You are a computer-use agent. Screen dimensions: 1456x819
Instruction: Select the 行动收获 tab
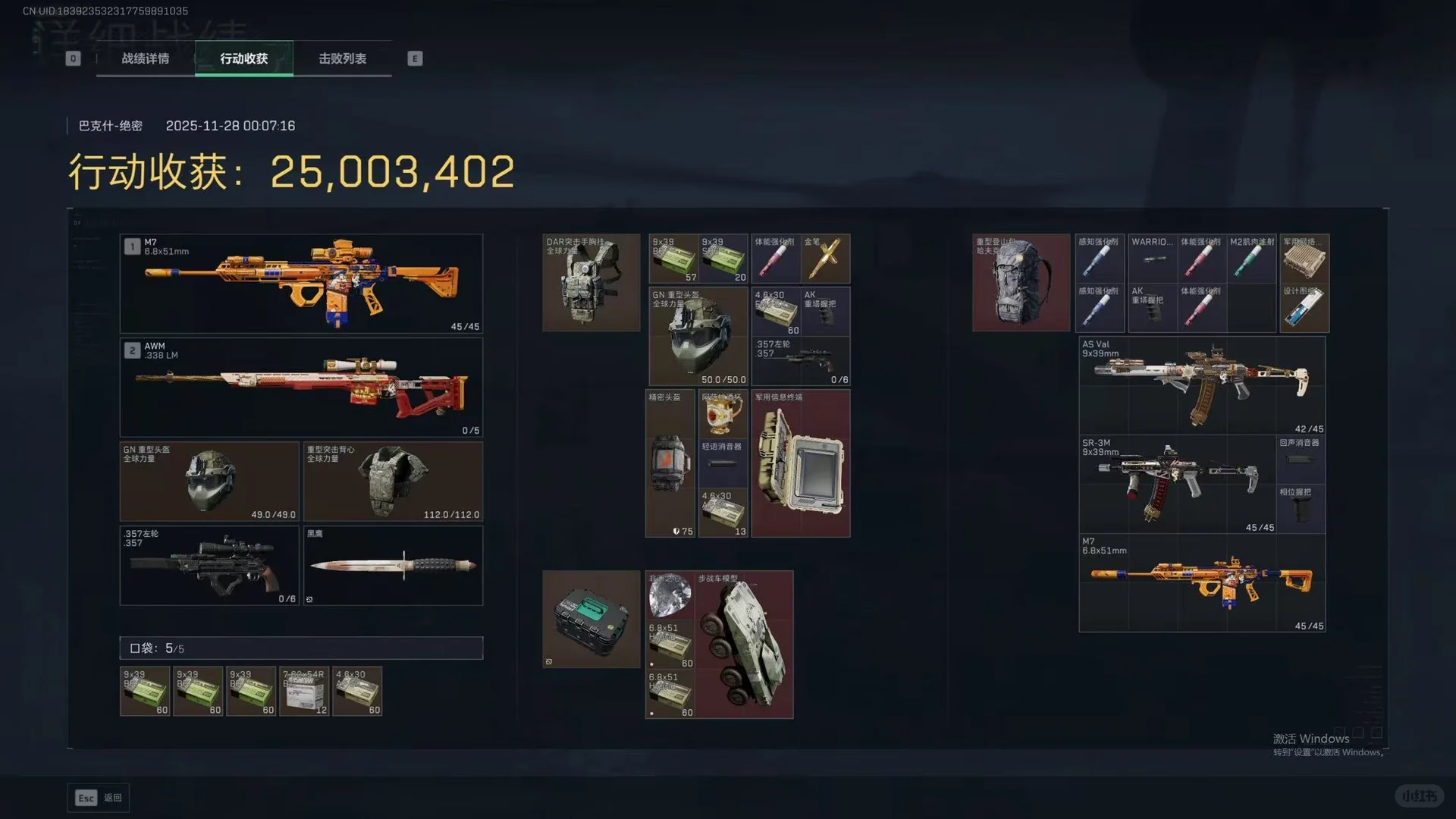244,58
